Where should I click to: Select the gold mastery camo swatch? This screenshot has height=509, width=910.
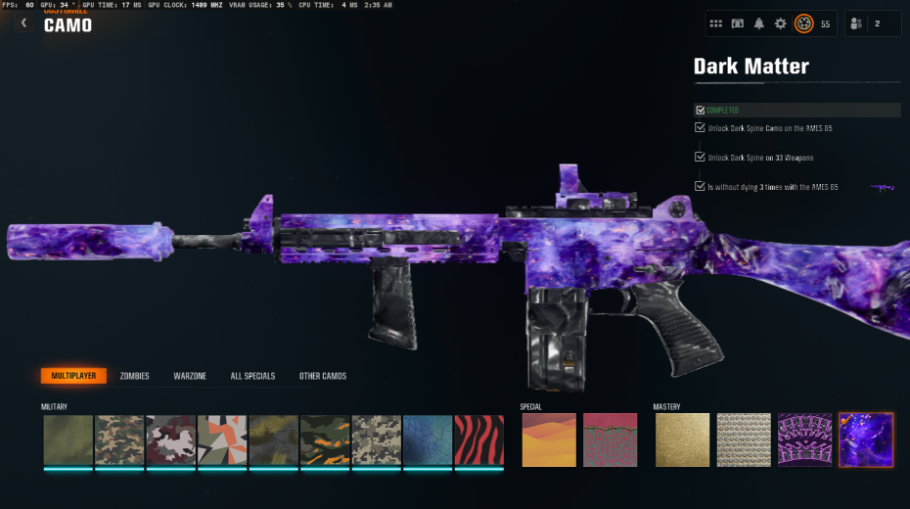[682, 440]
